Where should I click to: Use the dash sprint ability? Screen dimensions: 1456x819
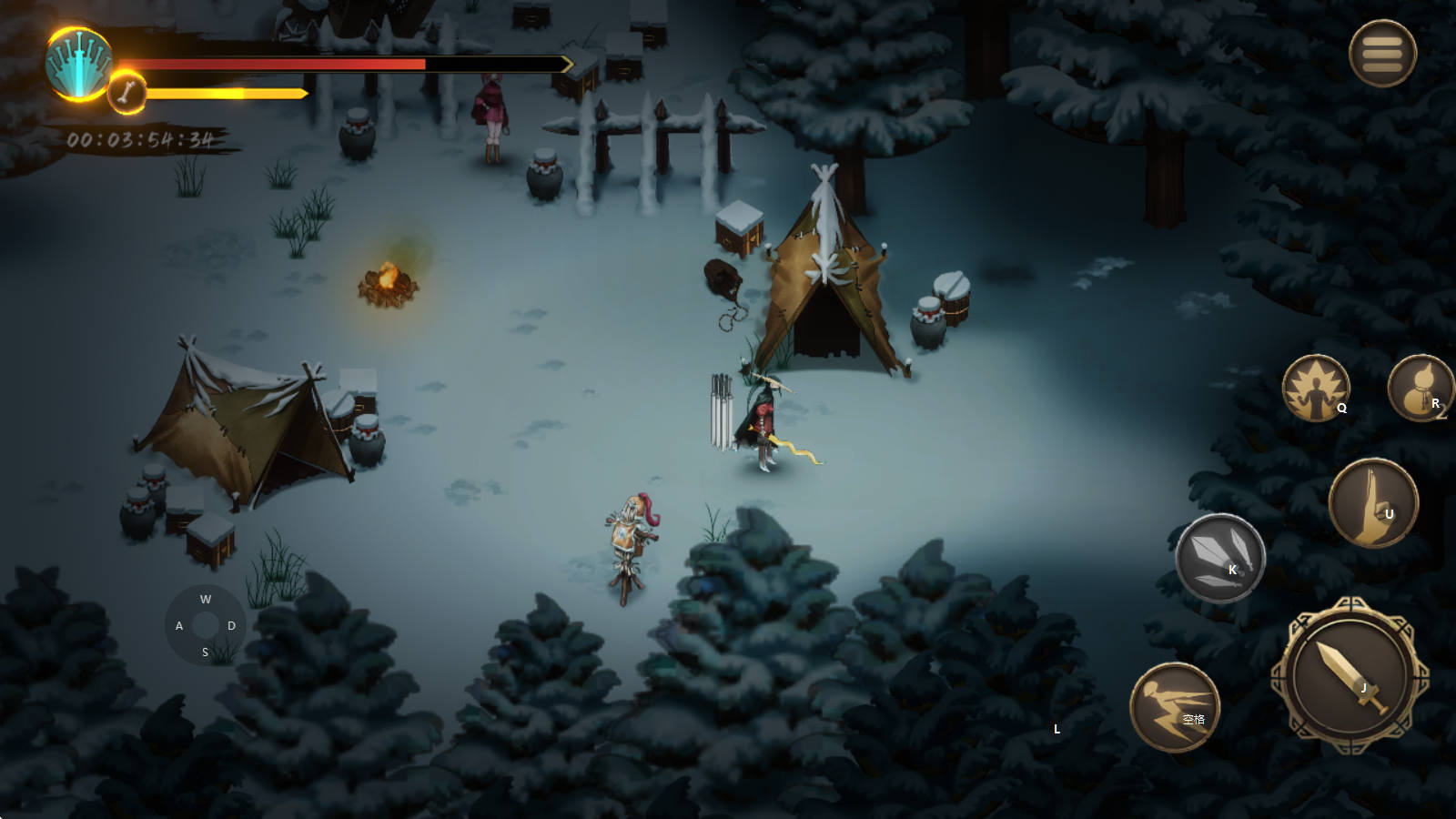pos(1175,706)
